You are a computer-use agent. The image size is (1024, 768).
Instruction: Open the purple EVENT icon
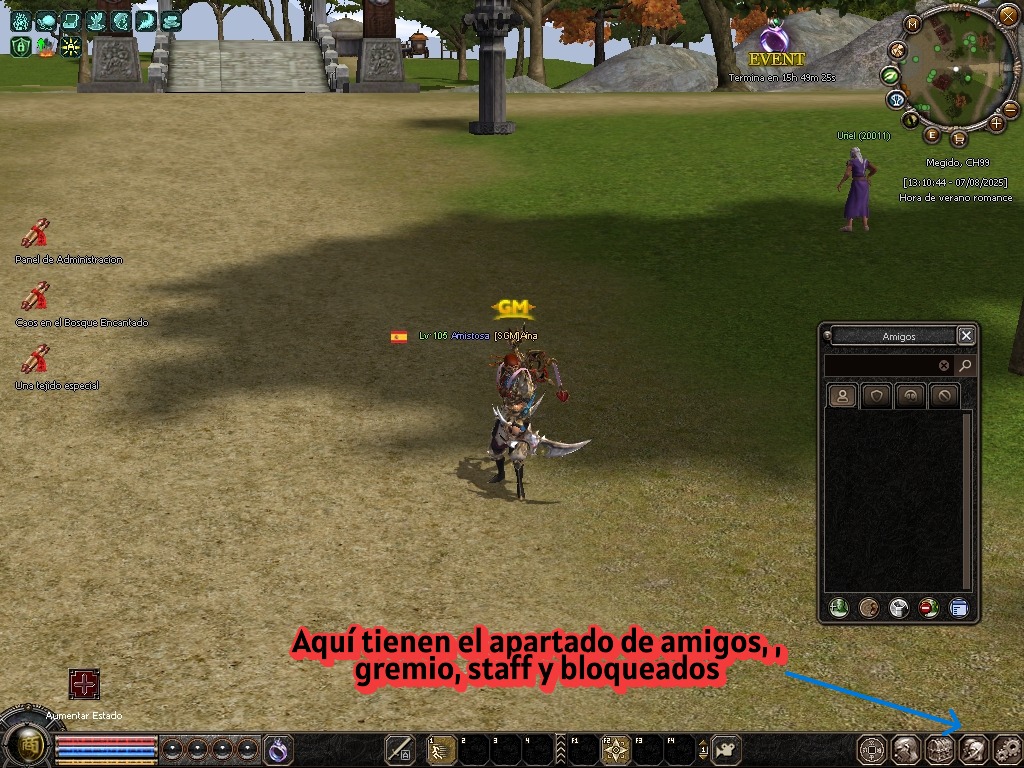[773, 40]
